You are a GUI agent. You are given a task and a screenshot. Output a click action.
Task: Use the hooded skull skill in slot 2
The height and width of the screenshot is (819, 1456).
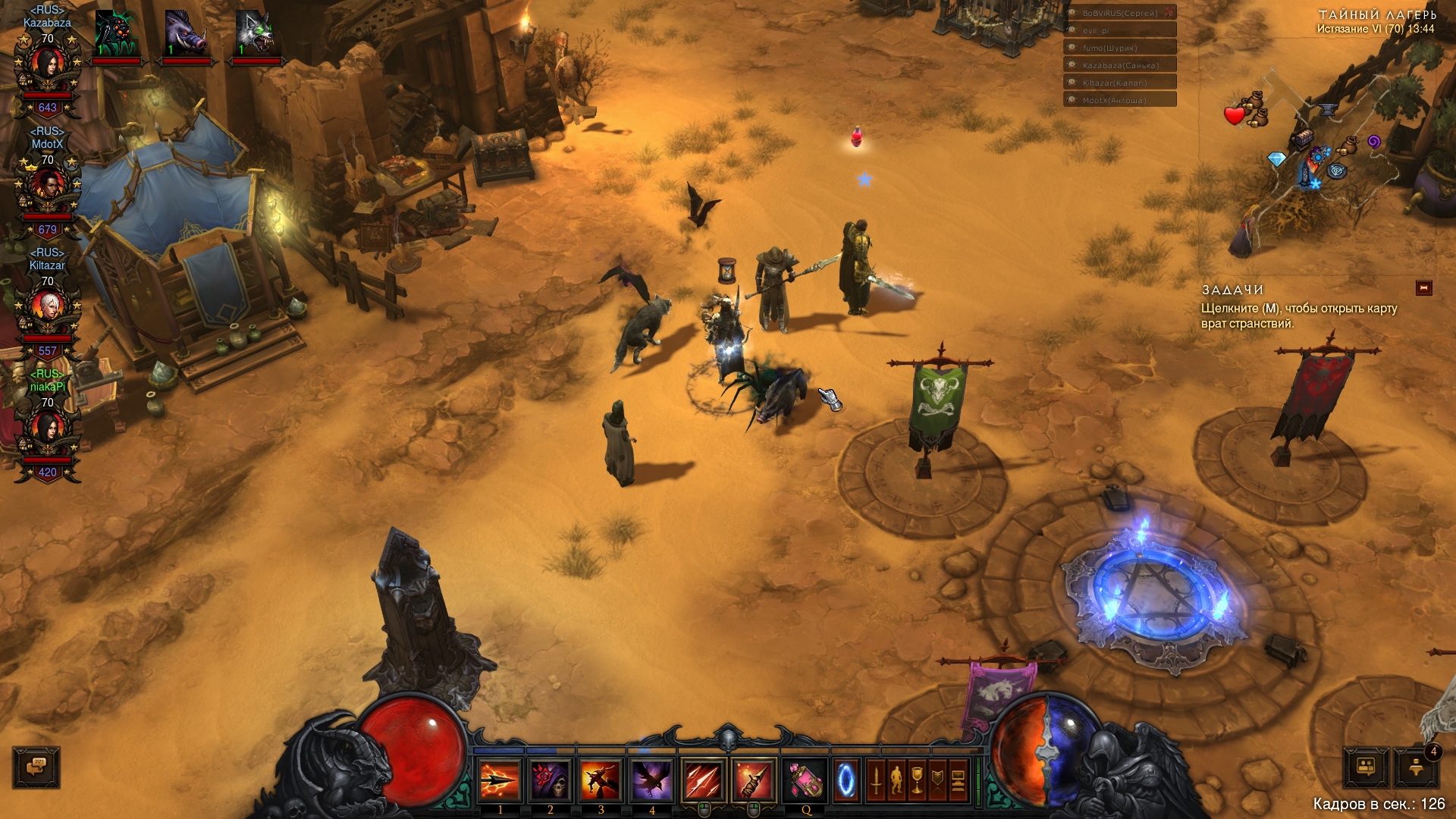coord(551,780)
